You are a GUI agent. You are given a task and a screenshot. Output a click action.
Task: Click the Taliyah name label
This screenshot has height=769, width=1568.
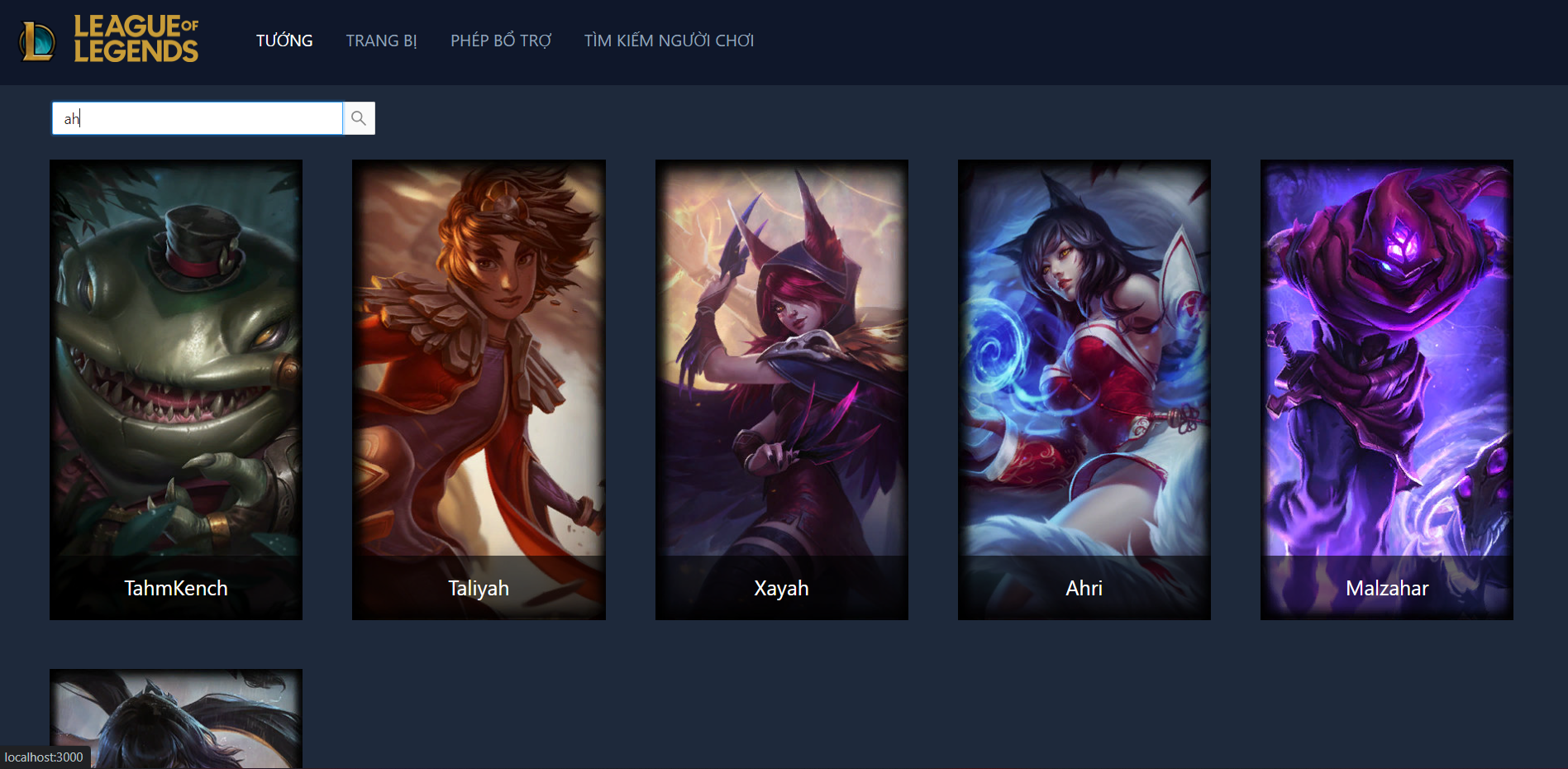click(x=478, y=588)
